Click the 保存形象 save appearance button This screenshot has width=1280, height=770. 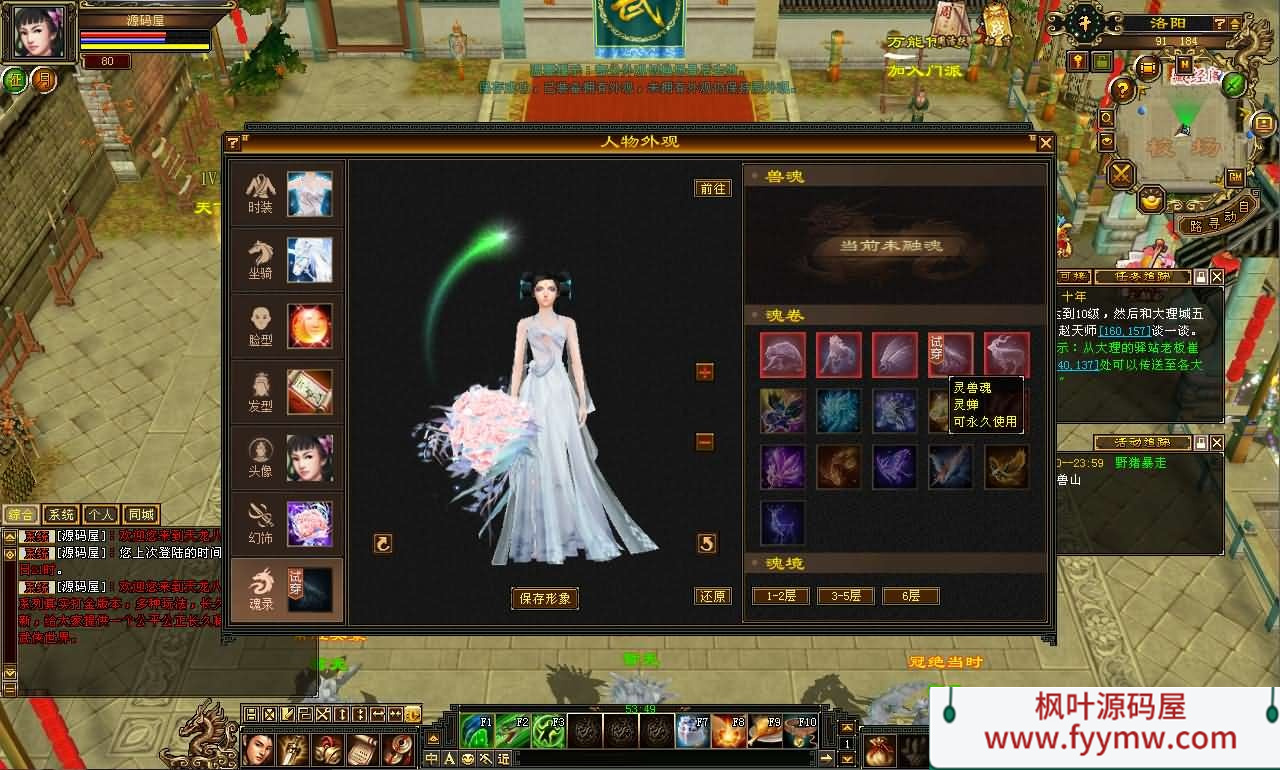pyautogui.click(x=545, y=598)
